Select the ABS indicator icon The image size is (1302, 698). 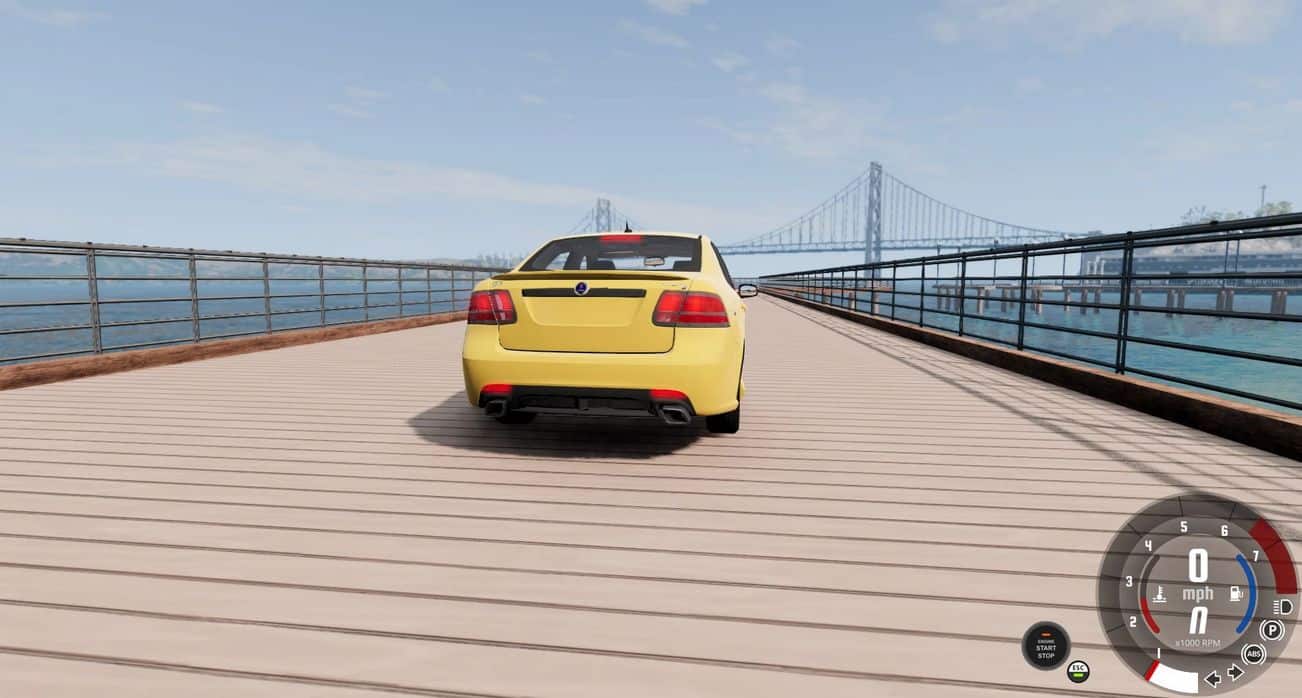[1253, 654]
